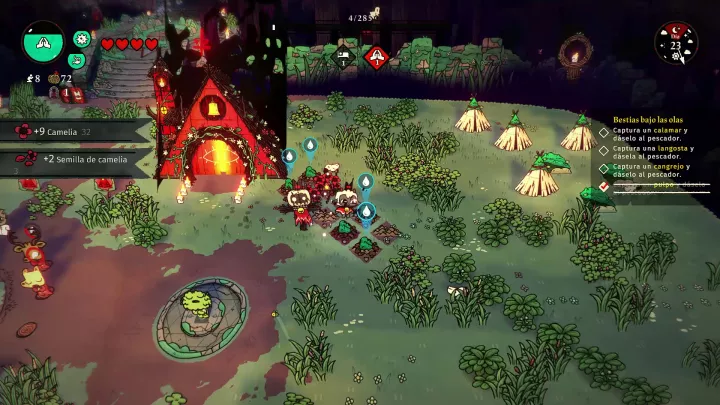Screen dimensions: 720x405
Task: Click the red diamond follower warning icon
Action: point(375,57)
